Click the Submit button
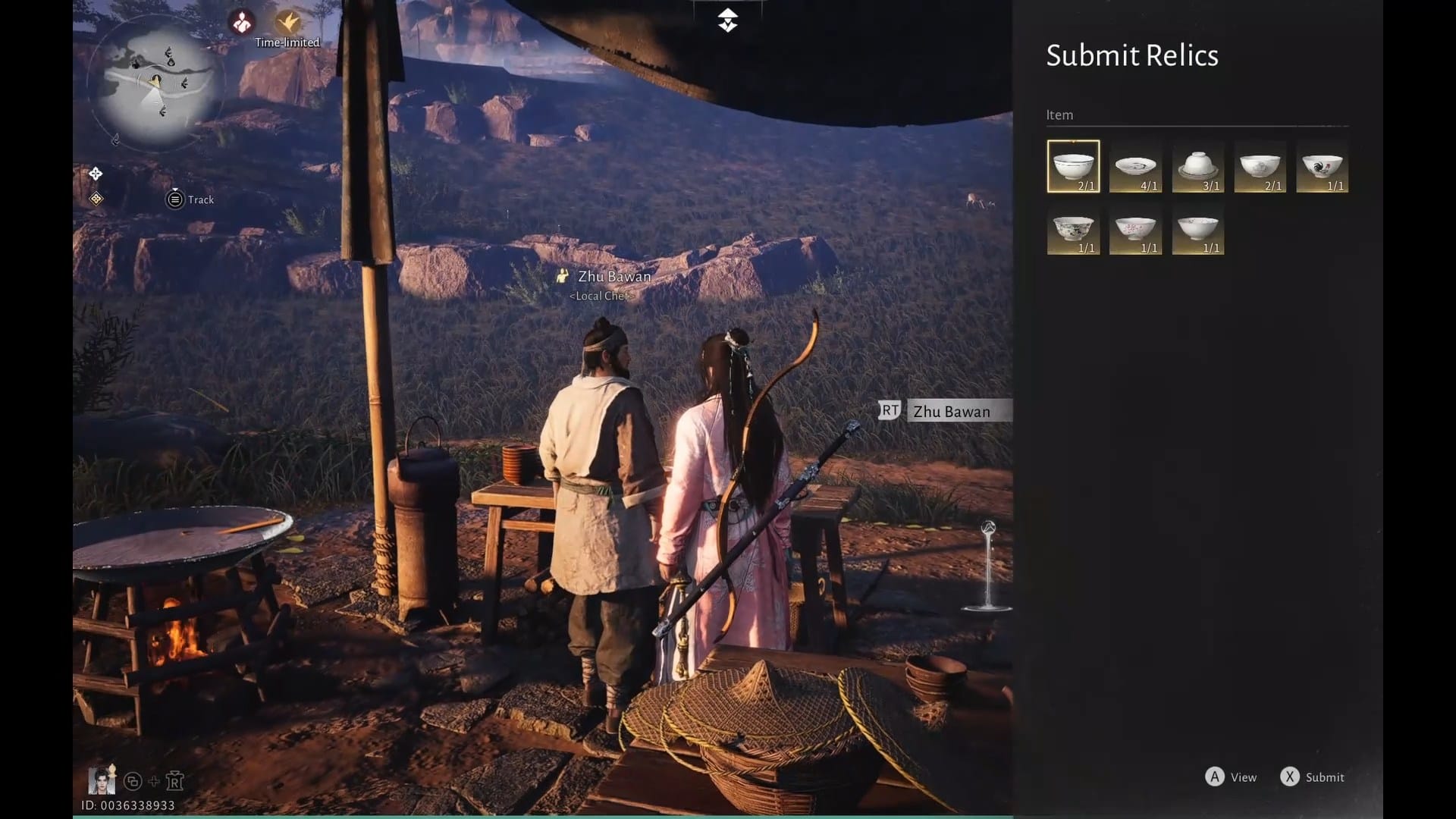The height and width of the screenshot is (819, 1456). 1313,777
